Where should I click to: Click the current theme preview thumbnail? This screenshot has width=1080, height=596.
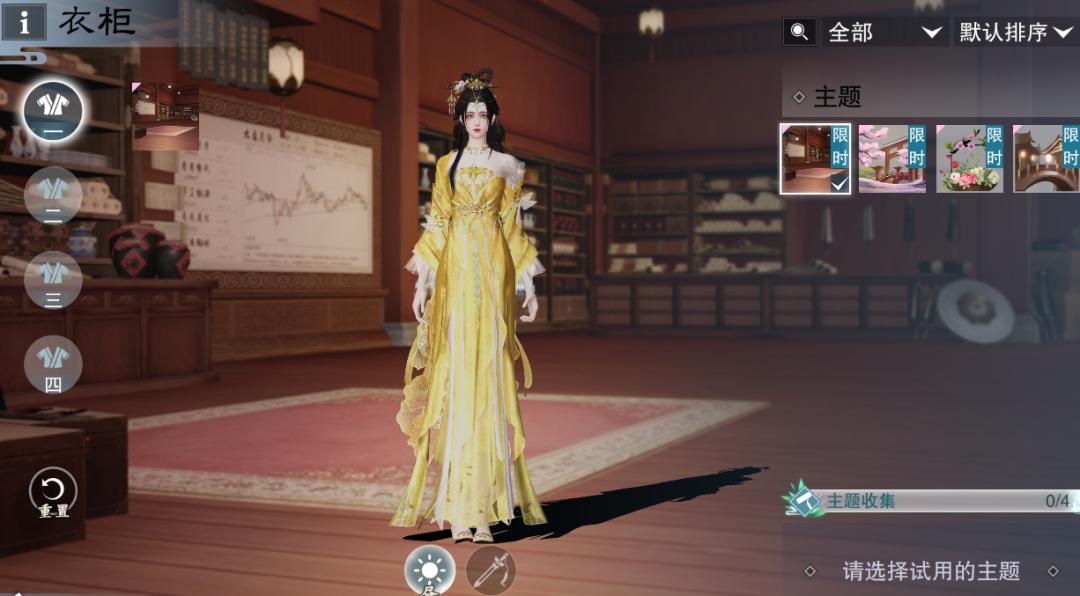[165, 116]
